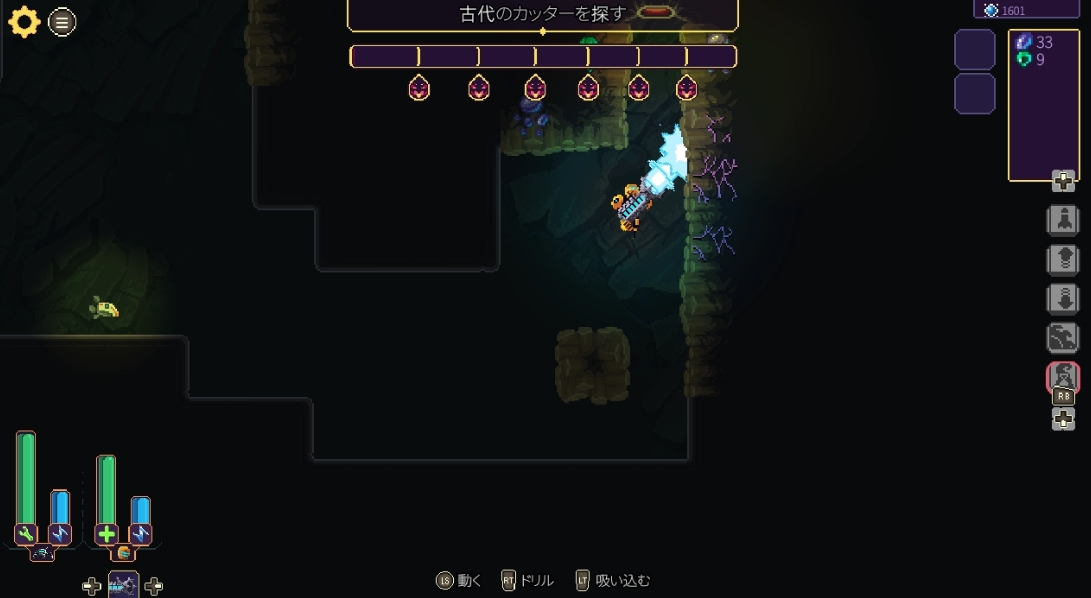The image size is (1091, 598).
Task: Open the resource inventory panel
Action: click(x=1043, y=105)
